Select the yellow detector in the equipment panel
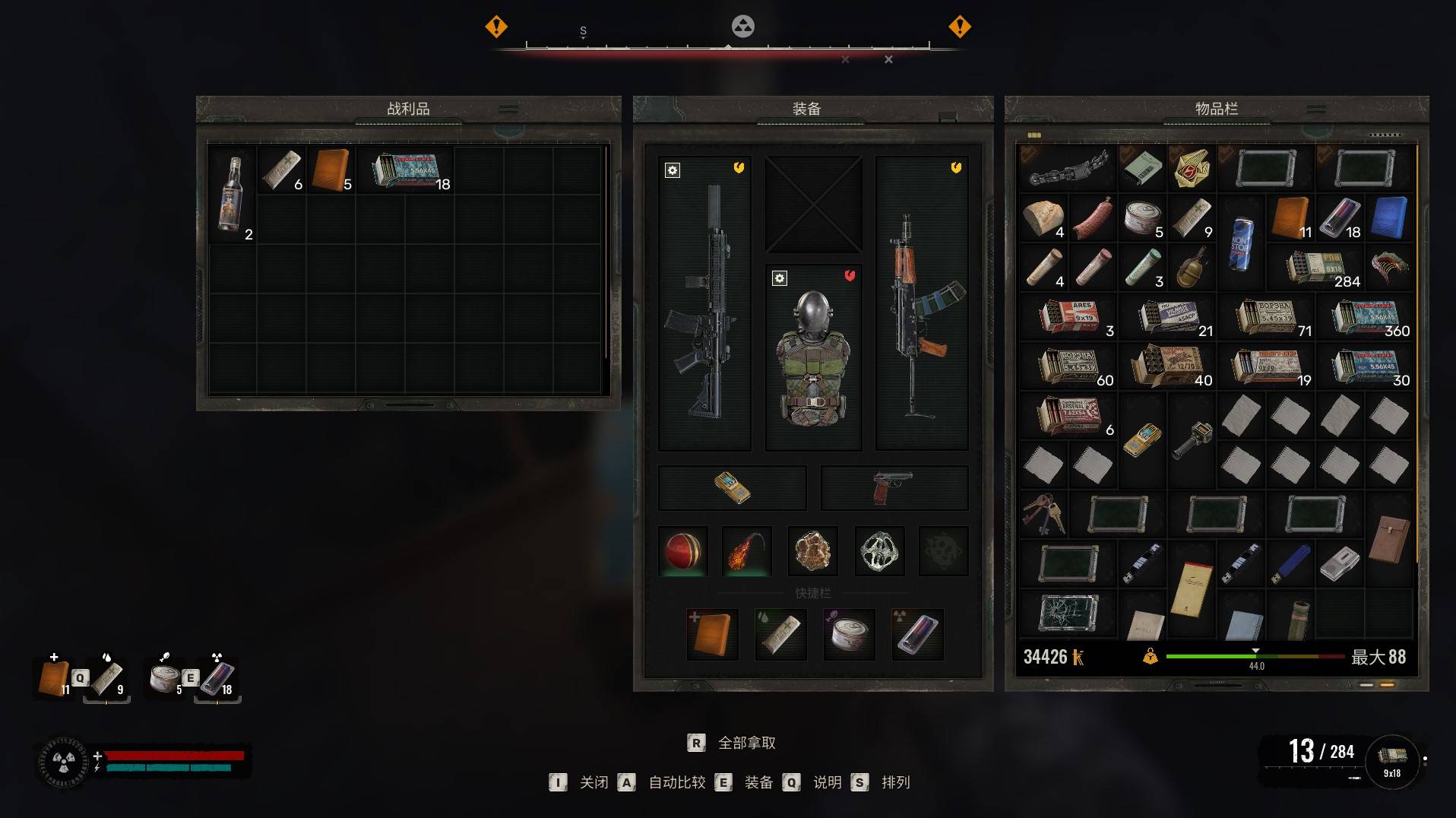The width and height of the screenshot is (1456, 818). pyautogui.click(x=732, y=487)
